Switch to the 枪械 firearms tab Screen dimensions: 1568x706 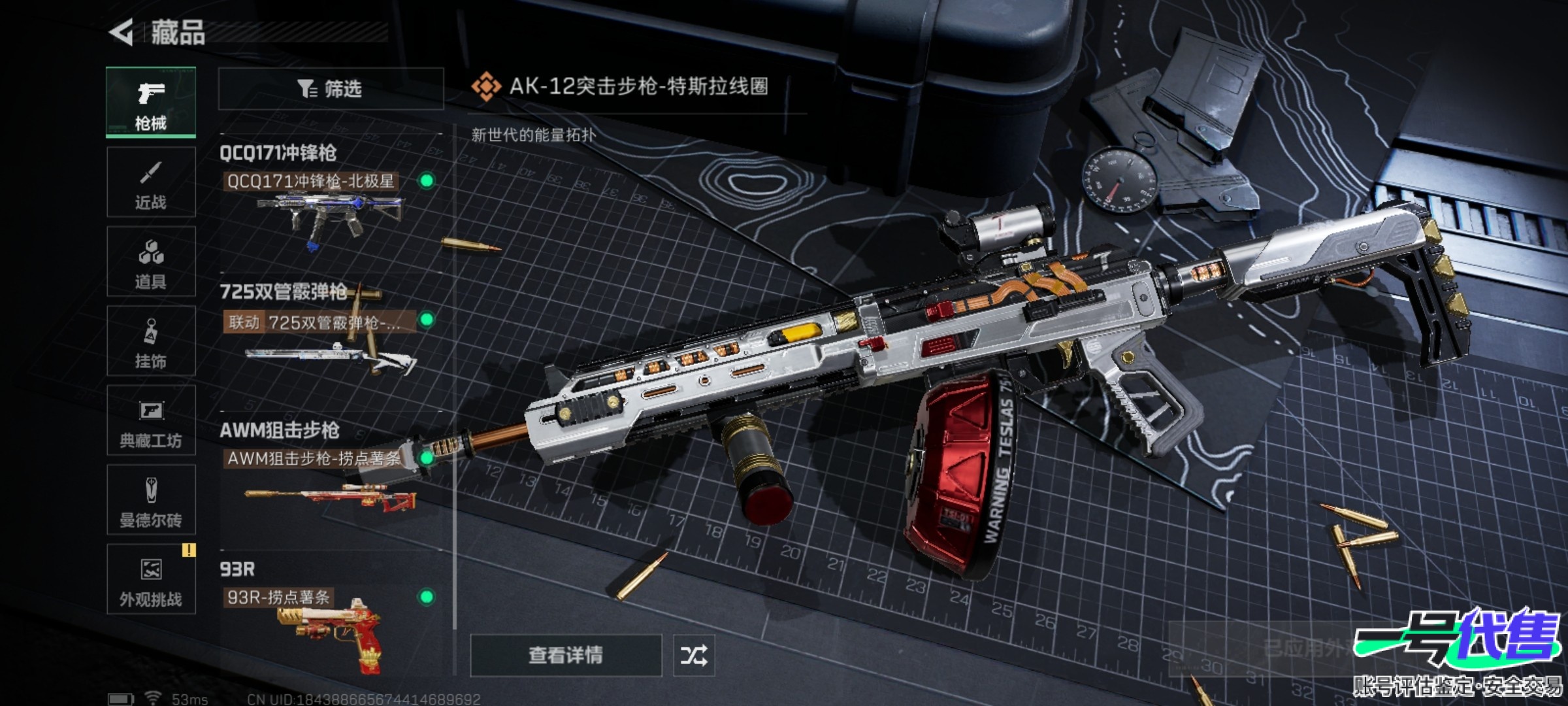(x=151, y=102)
